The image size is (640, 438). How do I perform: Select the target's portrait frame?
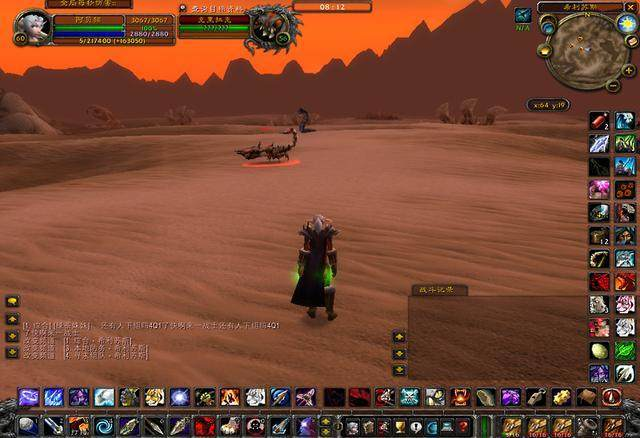pyautogui.click(x=270, y=26)
